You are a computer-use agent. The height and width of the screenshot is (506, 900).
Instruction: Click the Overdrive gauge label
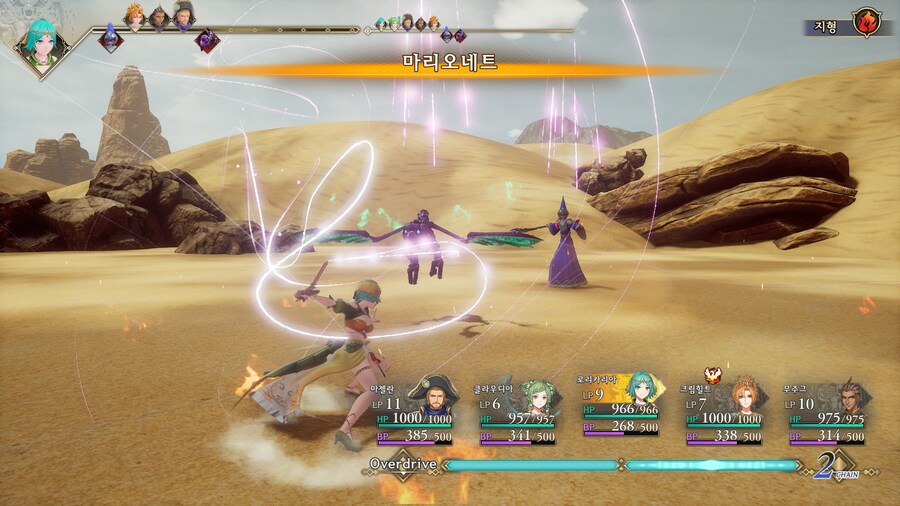pos(402,465)
